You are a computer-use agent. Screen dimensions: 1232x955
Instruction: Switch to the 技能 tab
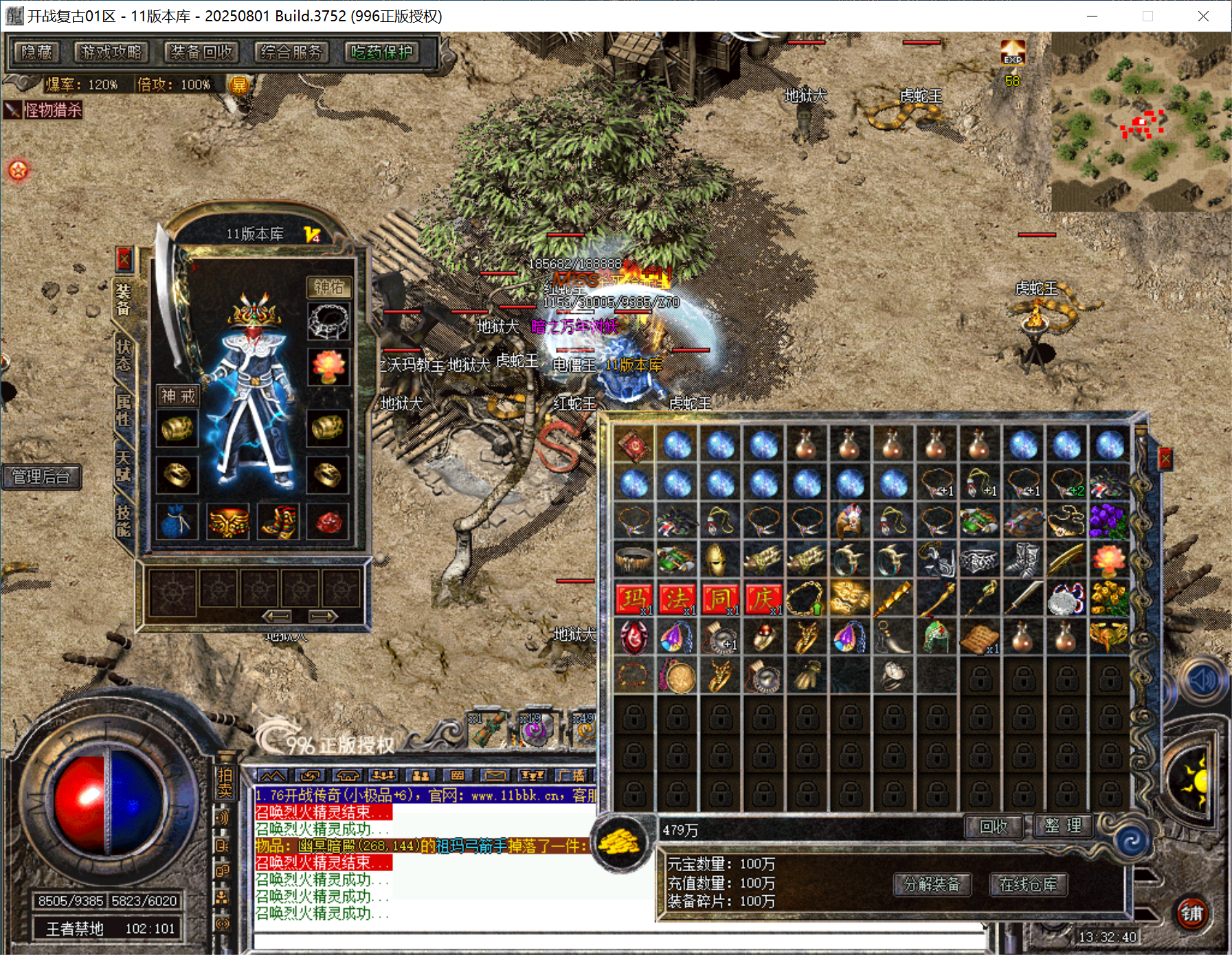coord(124,521)
